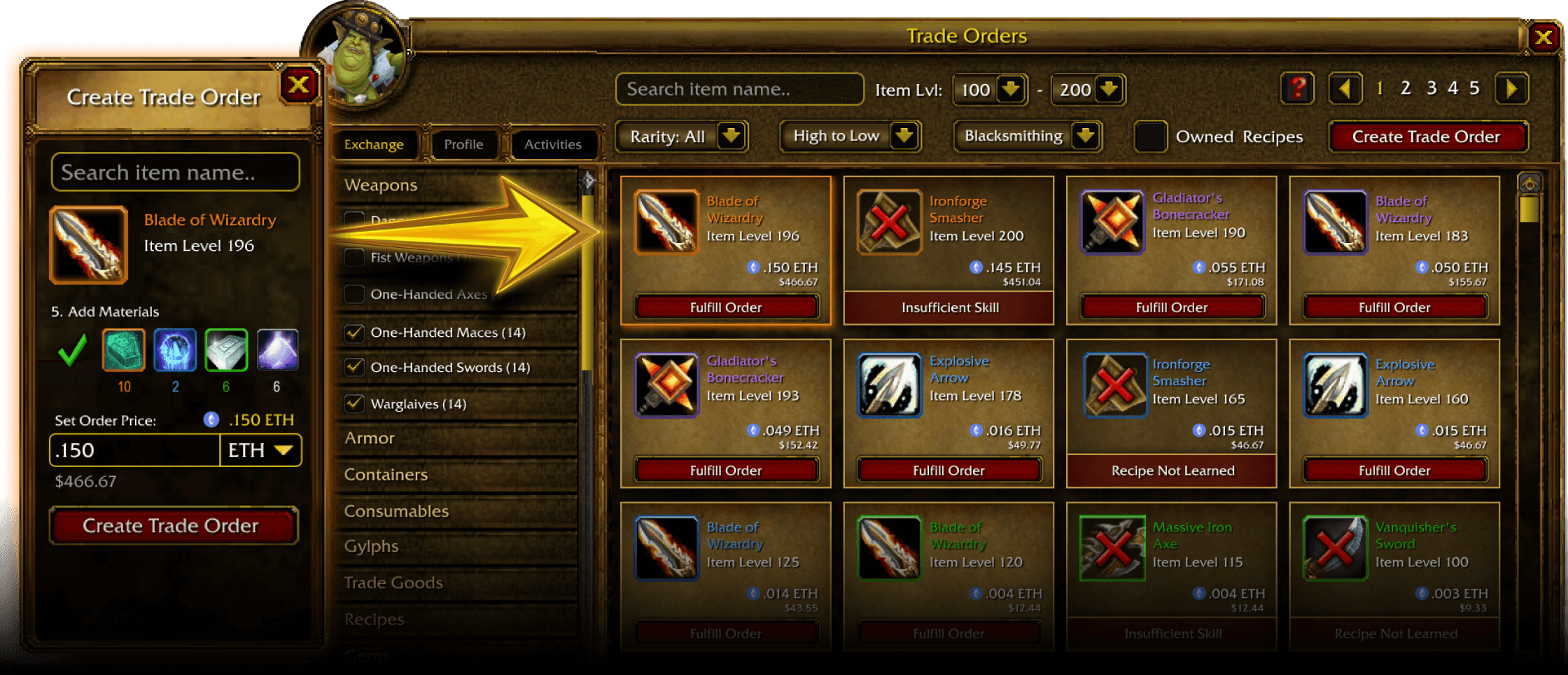Click the order price input field showing .150
This screenshot has height=675, width=1568.
point(134,450)
